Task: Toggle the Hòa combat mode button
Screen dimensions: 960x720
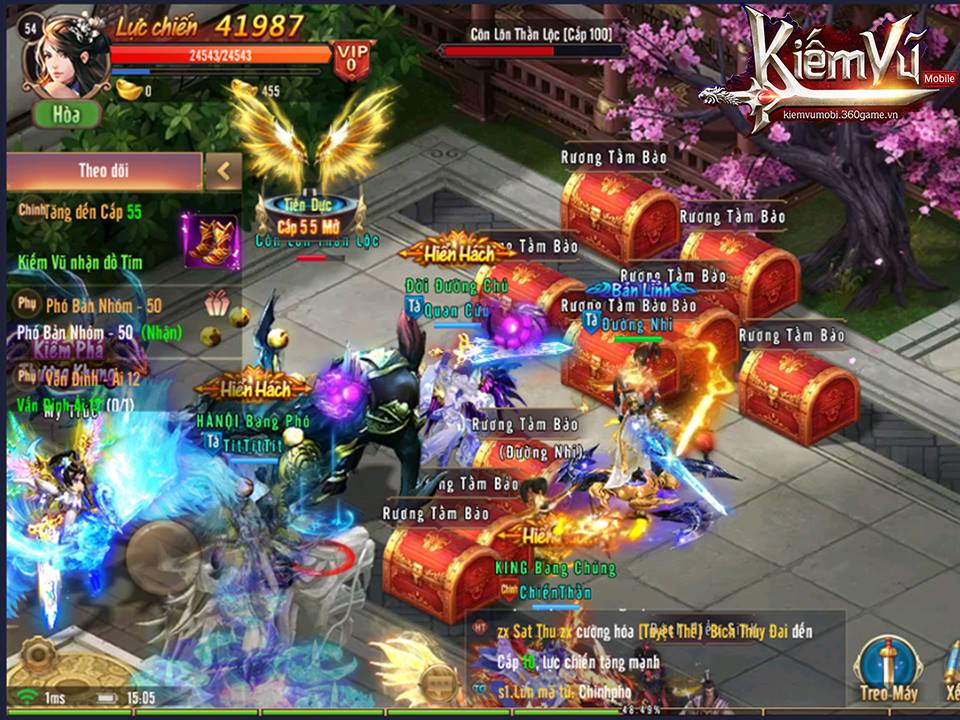Action: click(x=67, y=114)
